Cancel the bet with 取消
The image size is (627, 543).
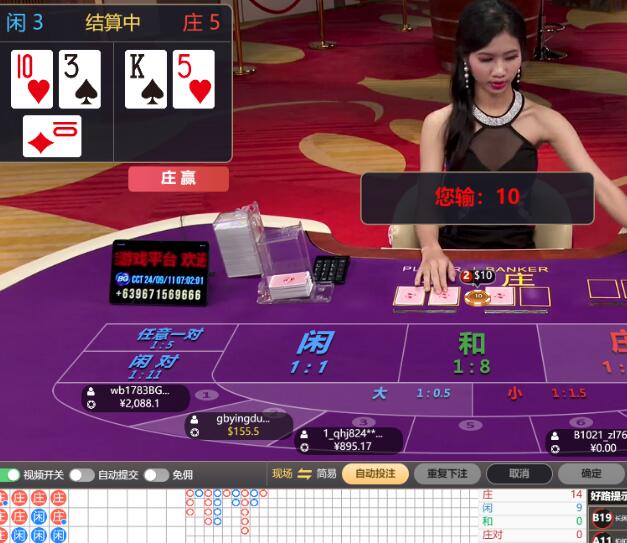pyautogui.click(x=518, y=474)
